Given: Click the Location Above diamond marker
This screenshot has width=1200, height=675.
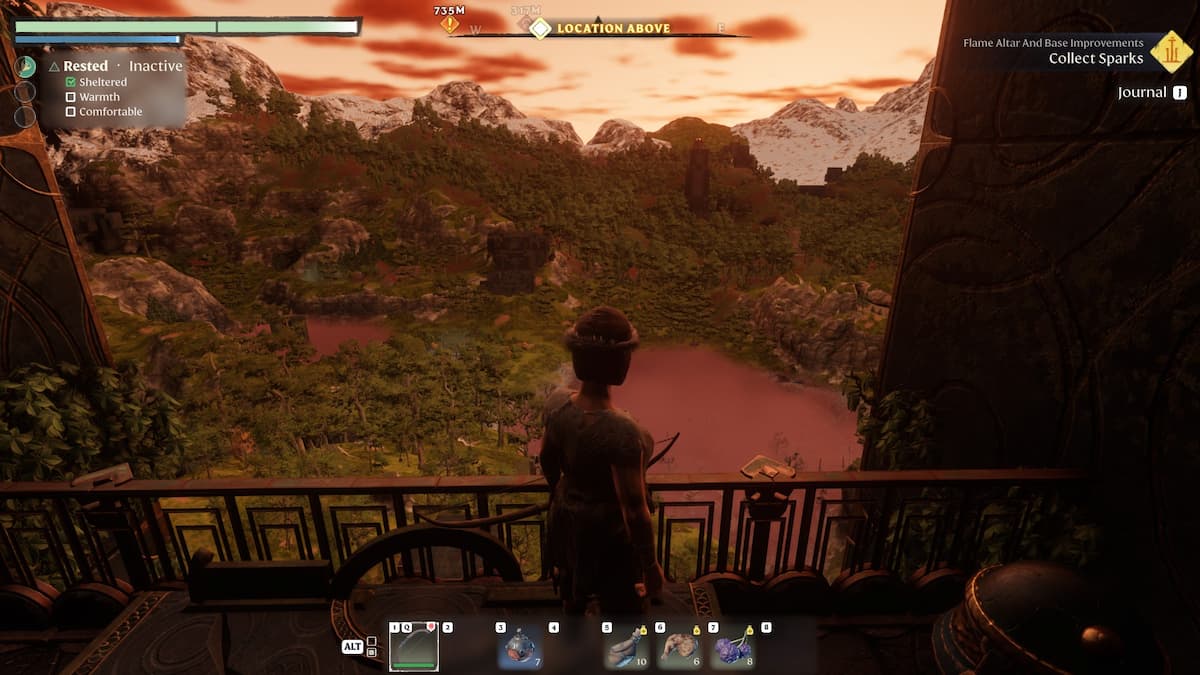Looking at the screenshot, I should (x=540, y=28).
